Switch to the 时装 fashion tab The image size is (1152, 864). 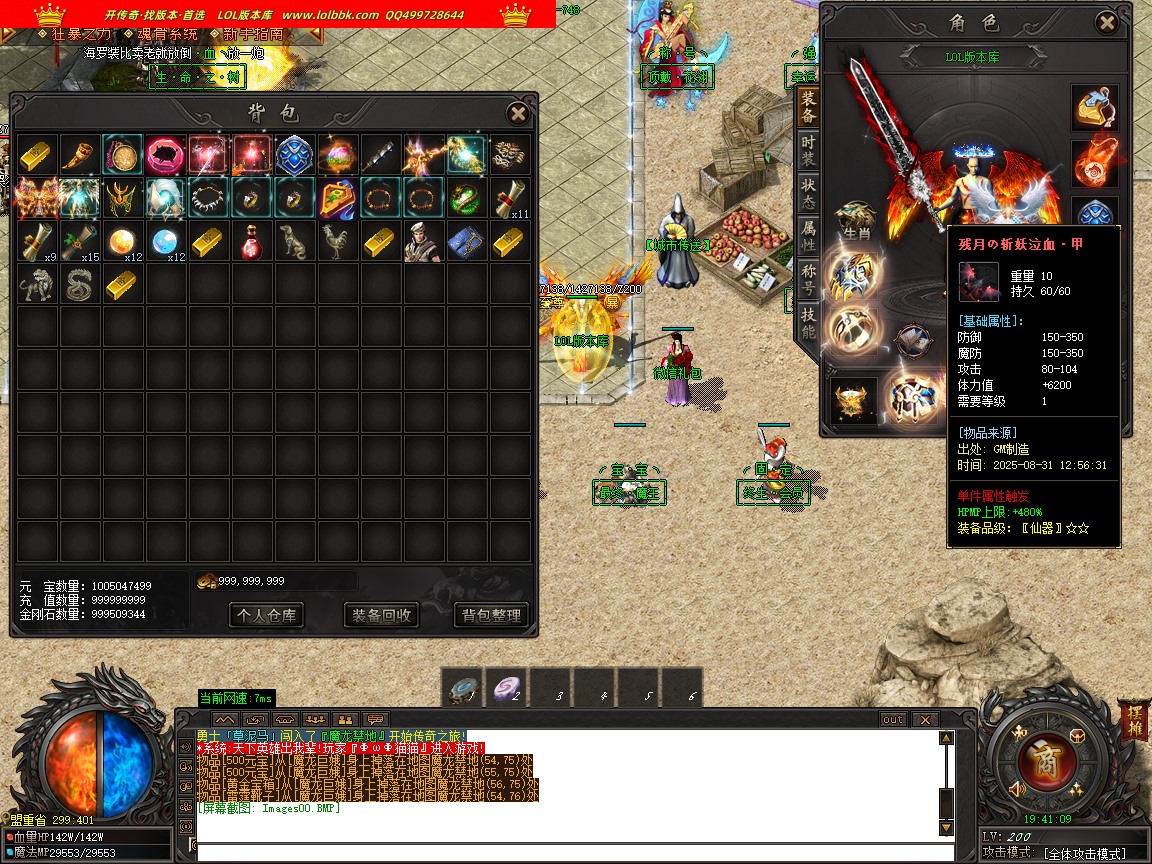click(808, 151)
